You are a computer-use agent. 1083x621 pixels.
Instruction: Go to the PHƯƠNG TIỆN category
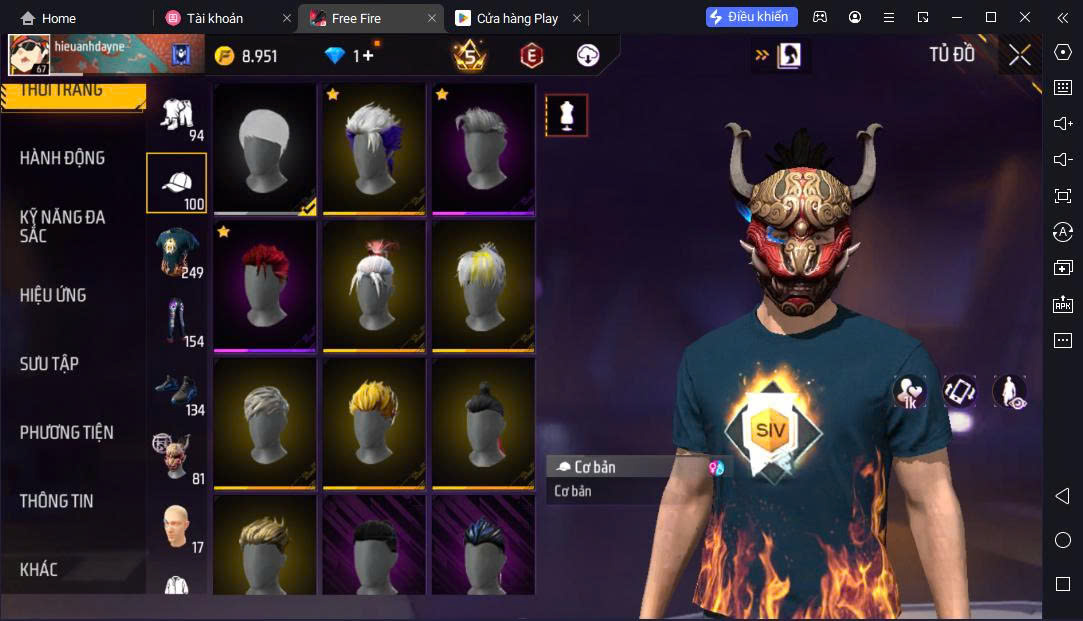tap(66, 432)
